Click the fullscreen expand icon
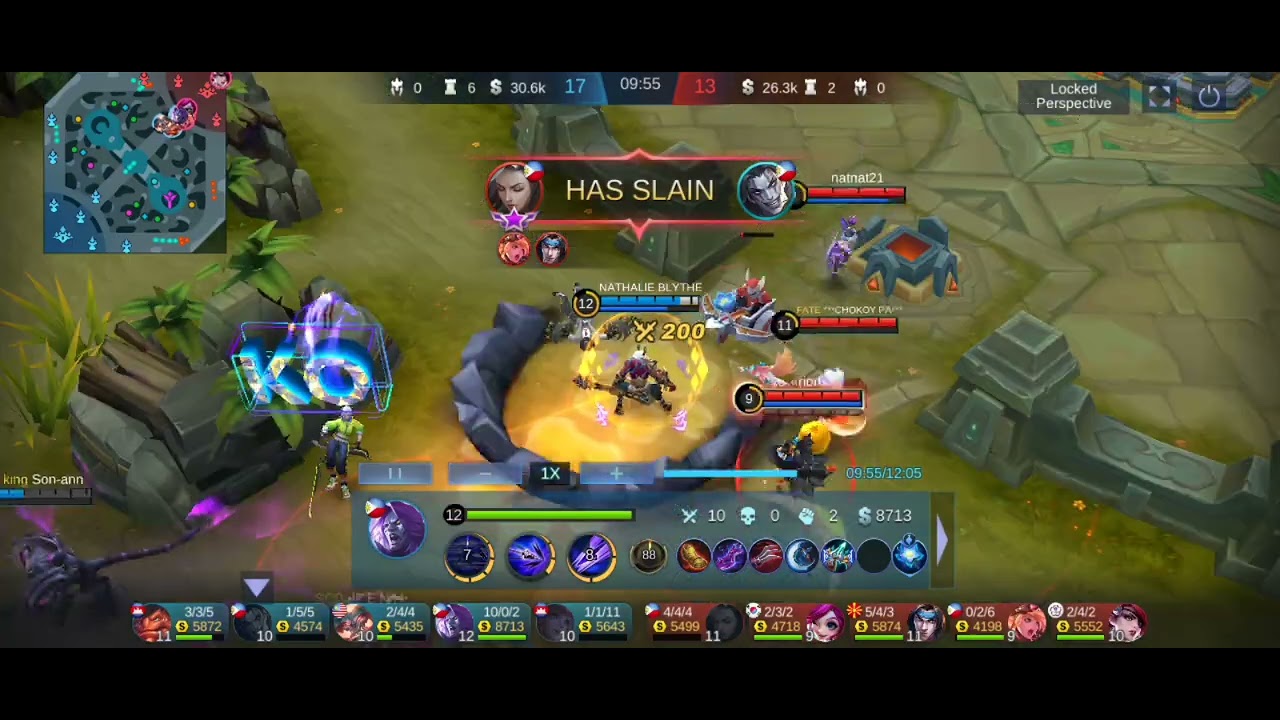Image resolution: width=1280 pixels, height=720 pixels. [x=1159, y=96]
